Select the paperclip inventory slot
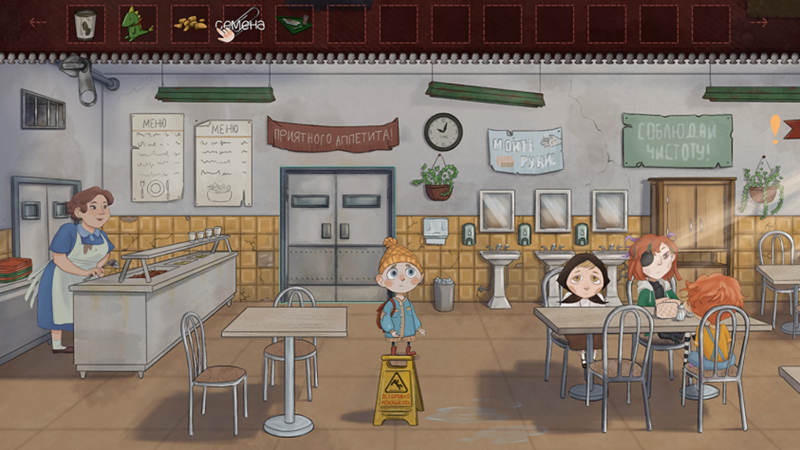The width and height of the screenshot is (800, 450). coord(242,23)
